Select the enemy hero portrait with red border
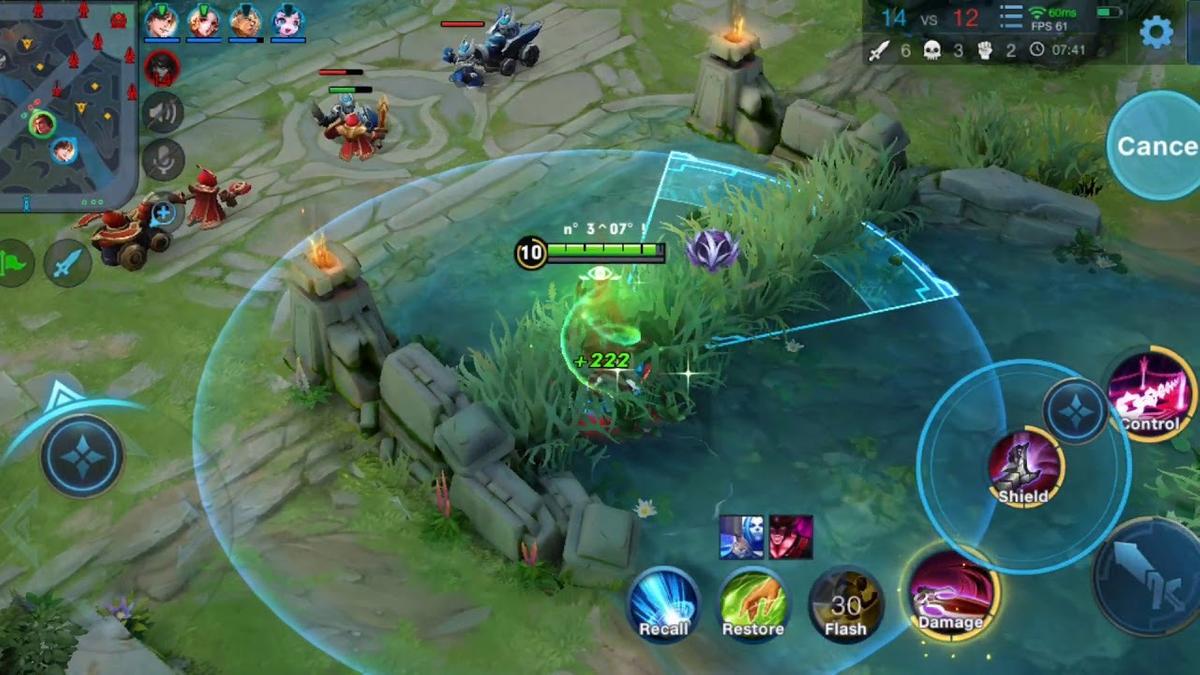This screenshot has height=675, width=1200. pyautogui.click(x=162, y=68)
